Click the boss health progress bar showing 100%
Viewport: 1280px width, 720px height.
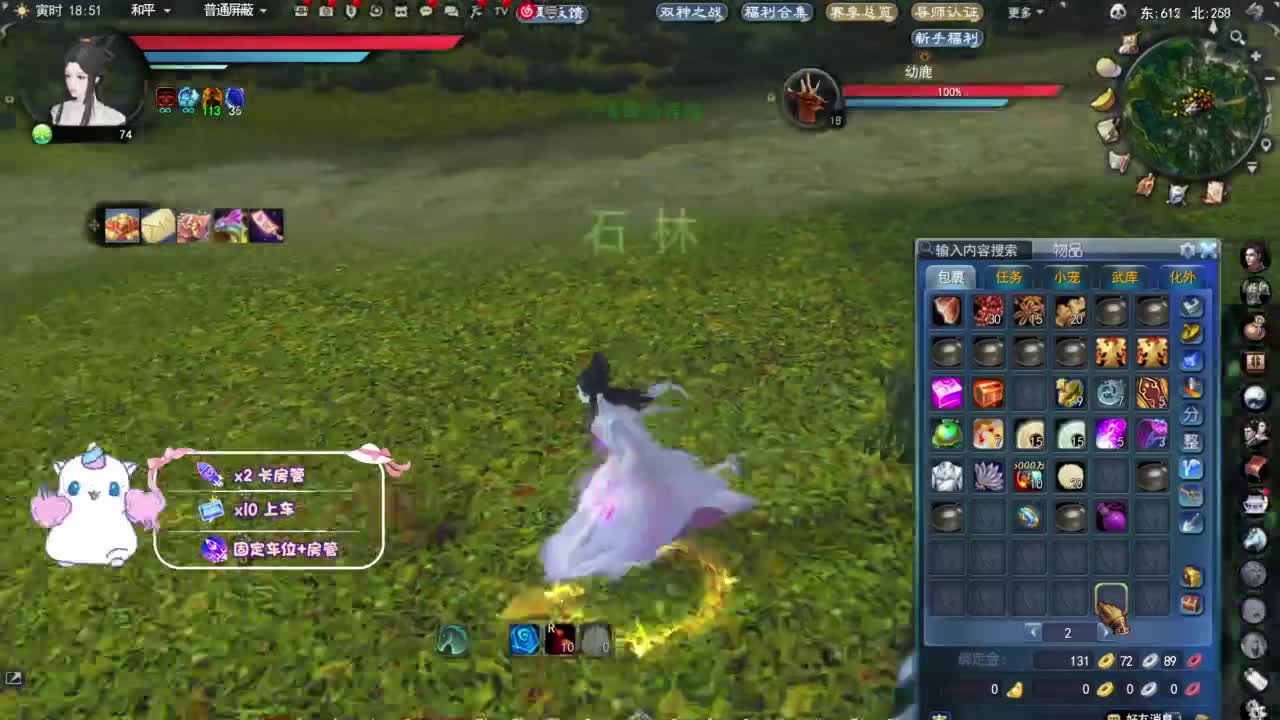pos(950,91)
